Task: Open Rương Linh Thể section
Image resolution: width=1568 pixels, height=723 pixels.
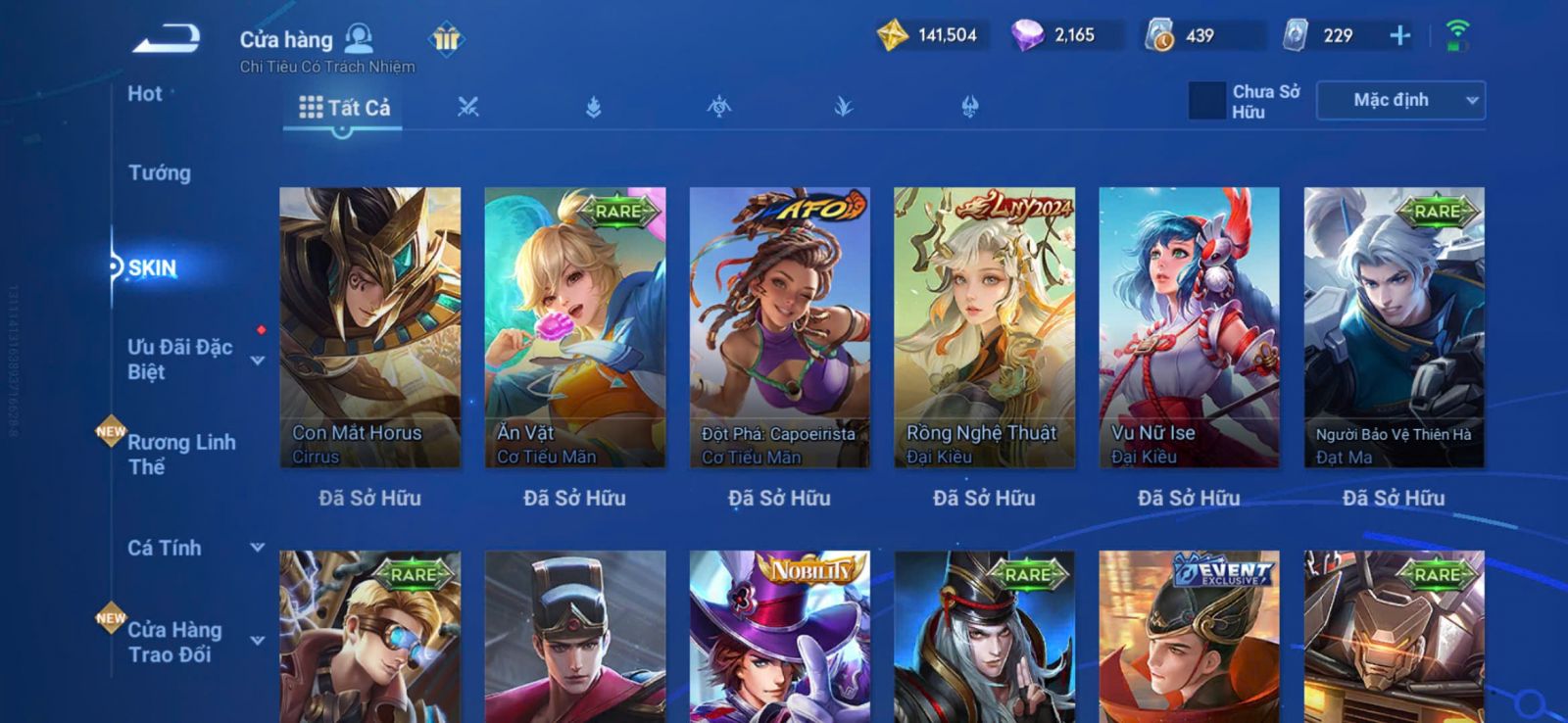Action: pyautogui.click(x=181, y=455)
